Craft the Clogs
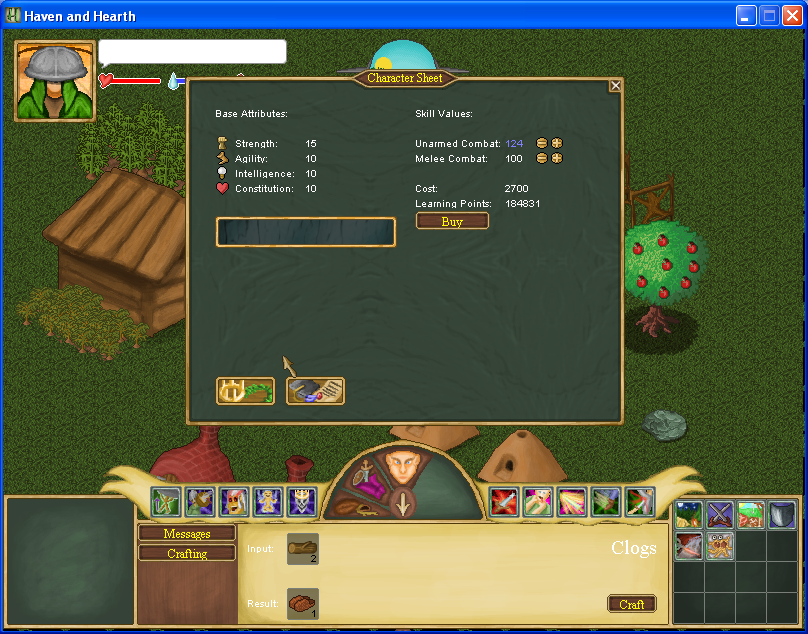Viewport: 808px width, 634px height. [632, 604]
